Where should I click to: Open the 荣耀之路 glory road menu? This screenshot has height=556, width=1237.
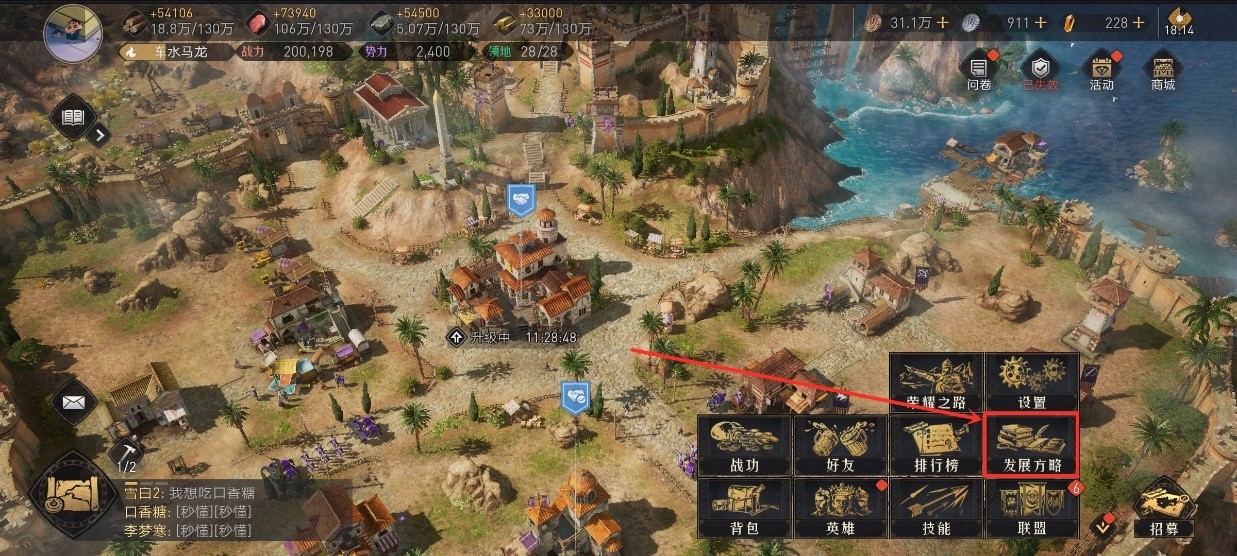(935, 382)
